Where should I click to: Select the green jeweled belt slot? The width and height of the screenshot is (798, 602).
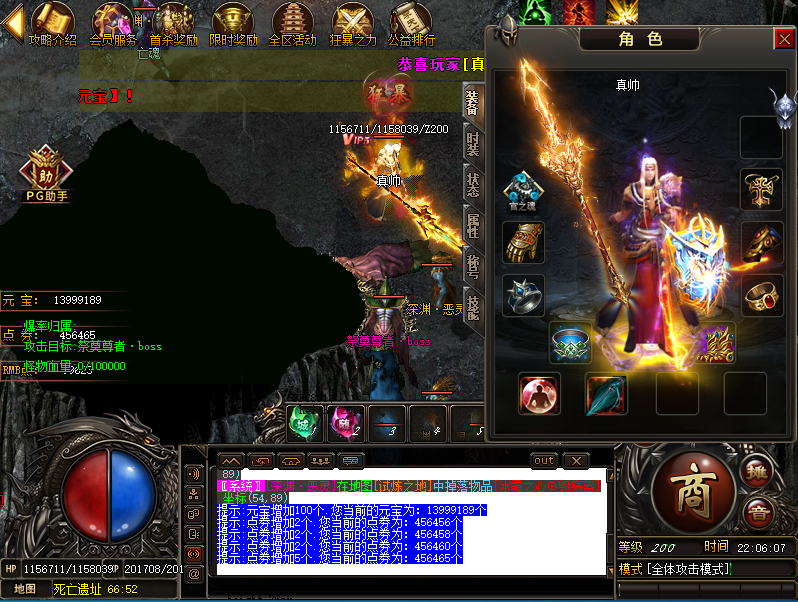570,343
